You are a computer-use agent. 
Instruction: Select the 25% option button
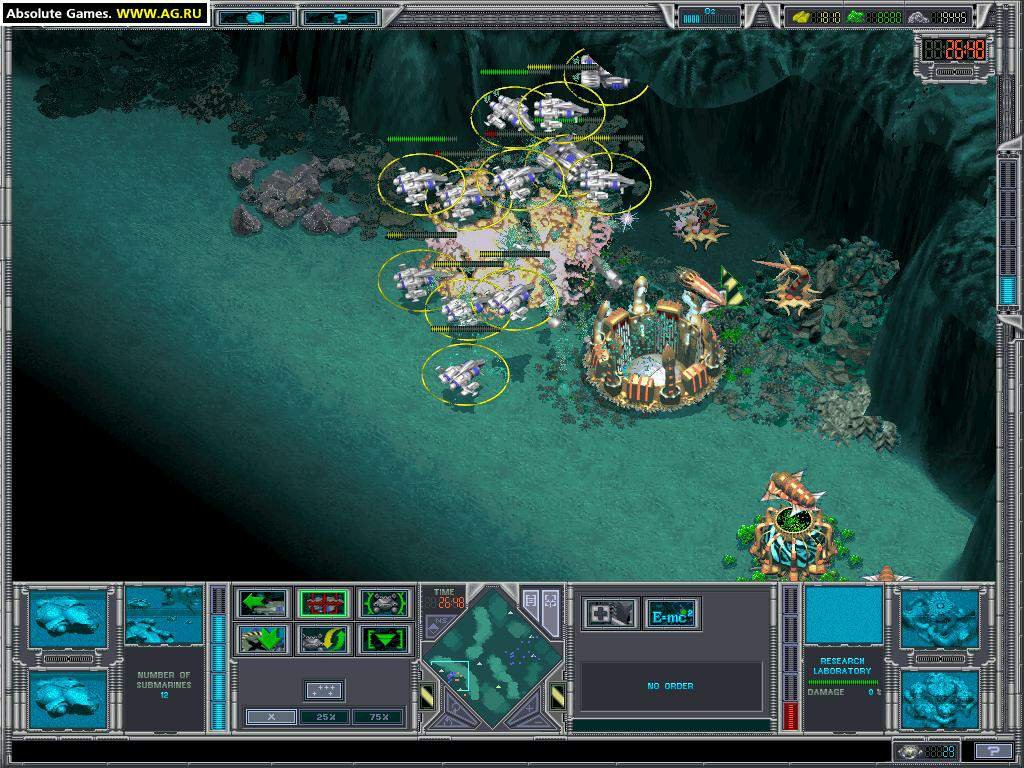click(324, 716)
